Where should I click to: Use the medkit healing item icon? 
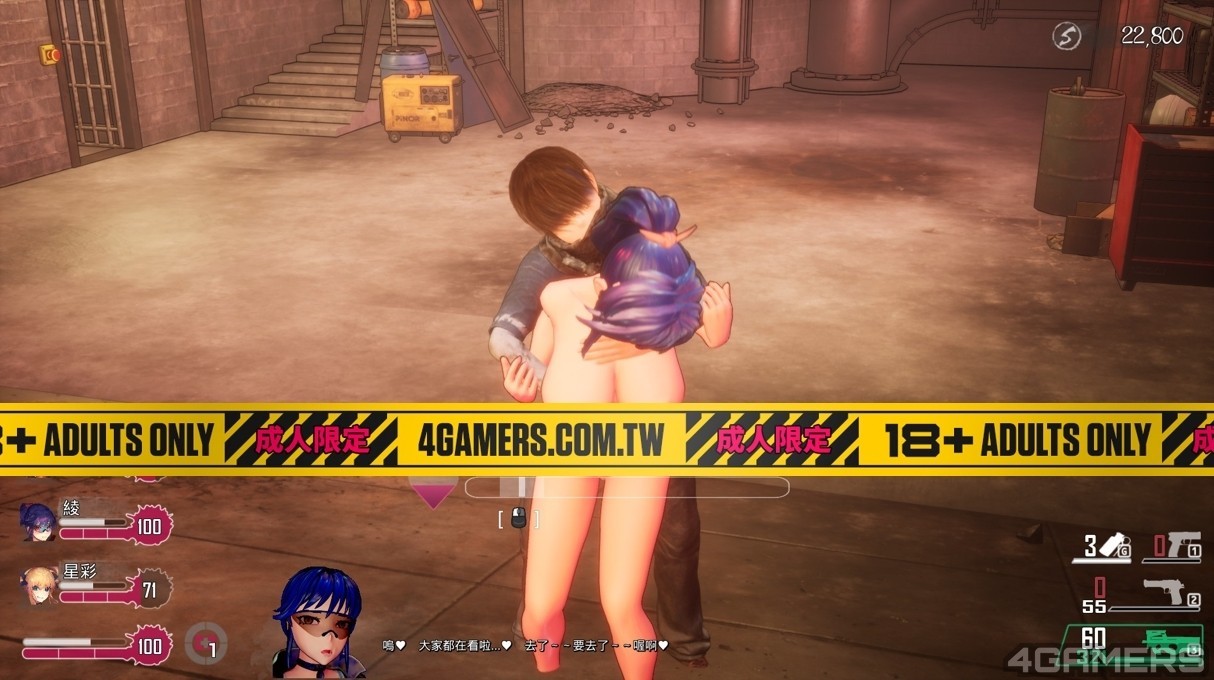point(206,643)
